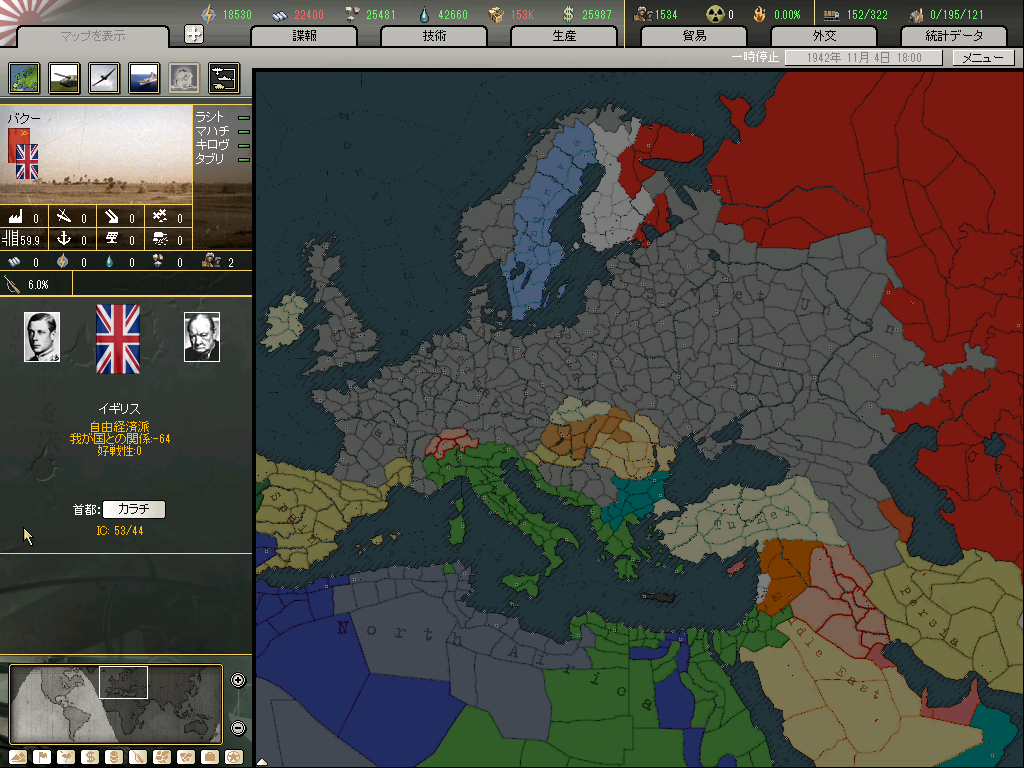Zoom in with the minimap plus button
This screenshot has height=768, width=1024.
pos(238,680)
